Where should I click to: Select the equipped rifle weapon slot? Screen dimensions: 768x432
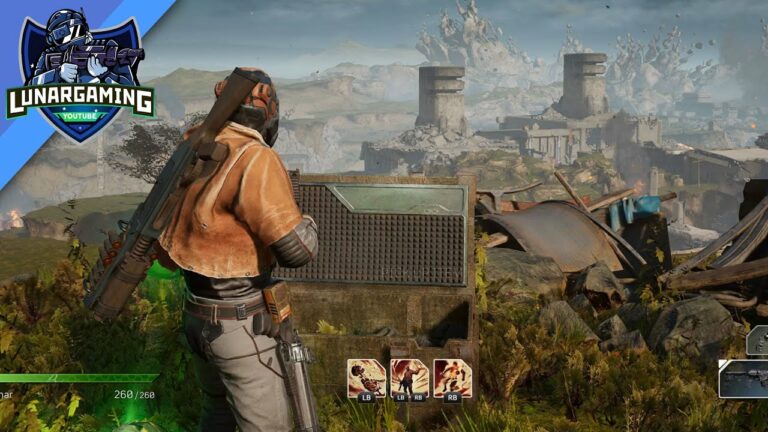tap(745, 380)
